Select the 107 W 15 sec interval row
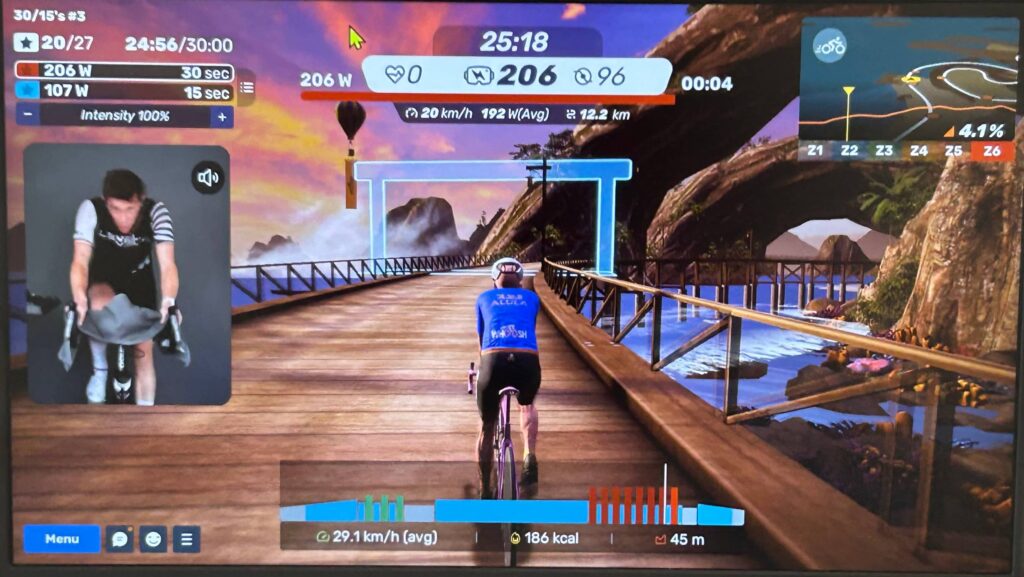The image size is (1024, 577). 125,93
